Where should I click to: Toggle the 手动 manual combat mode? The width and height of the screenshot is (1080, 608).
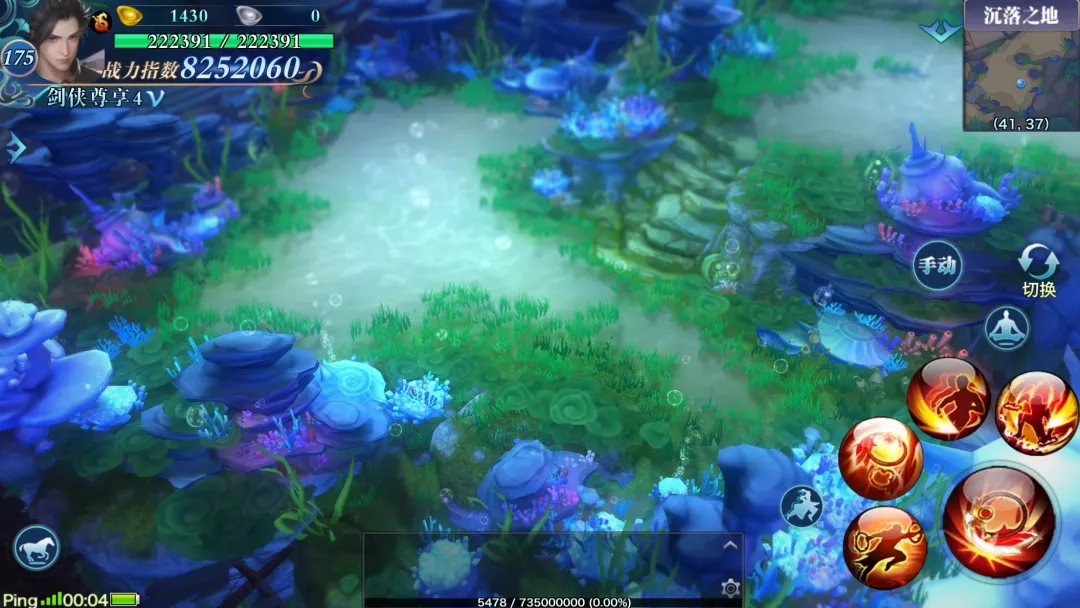point(937,266)
